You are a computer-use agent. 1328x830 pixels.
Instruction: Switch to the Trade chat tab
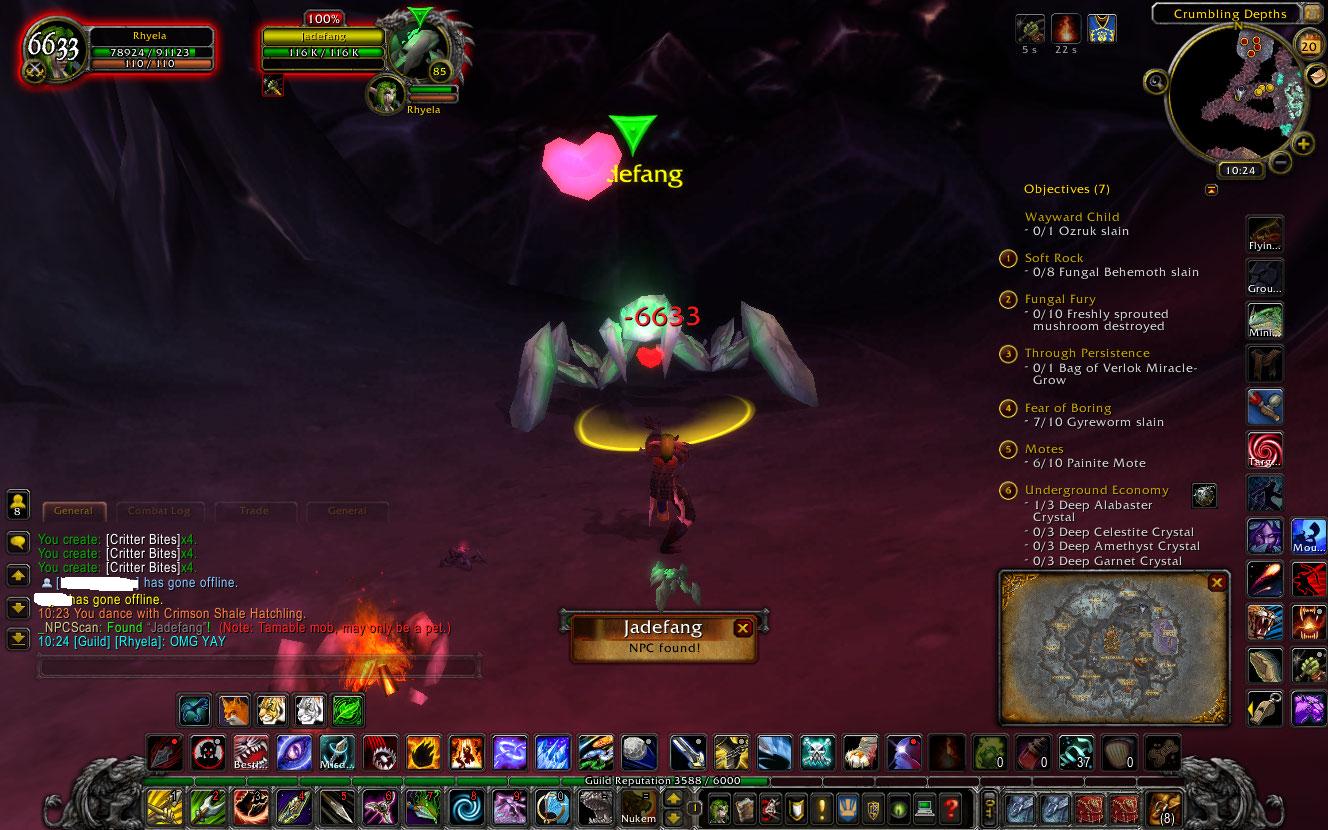click(254, 511)
